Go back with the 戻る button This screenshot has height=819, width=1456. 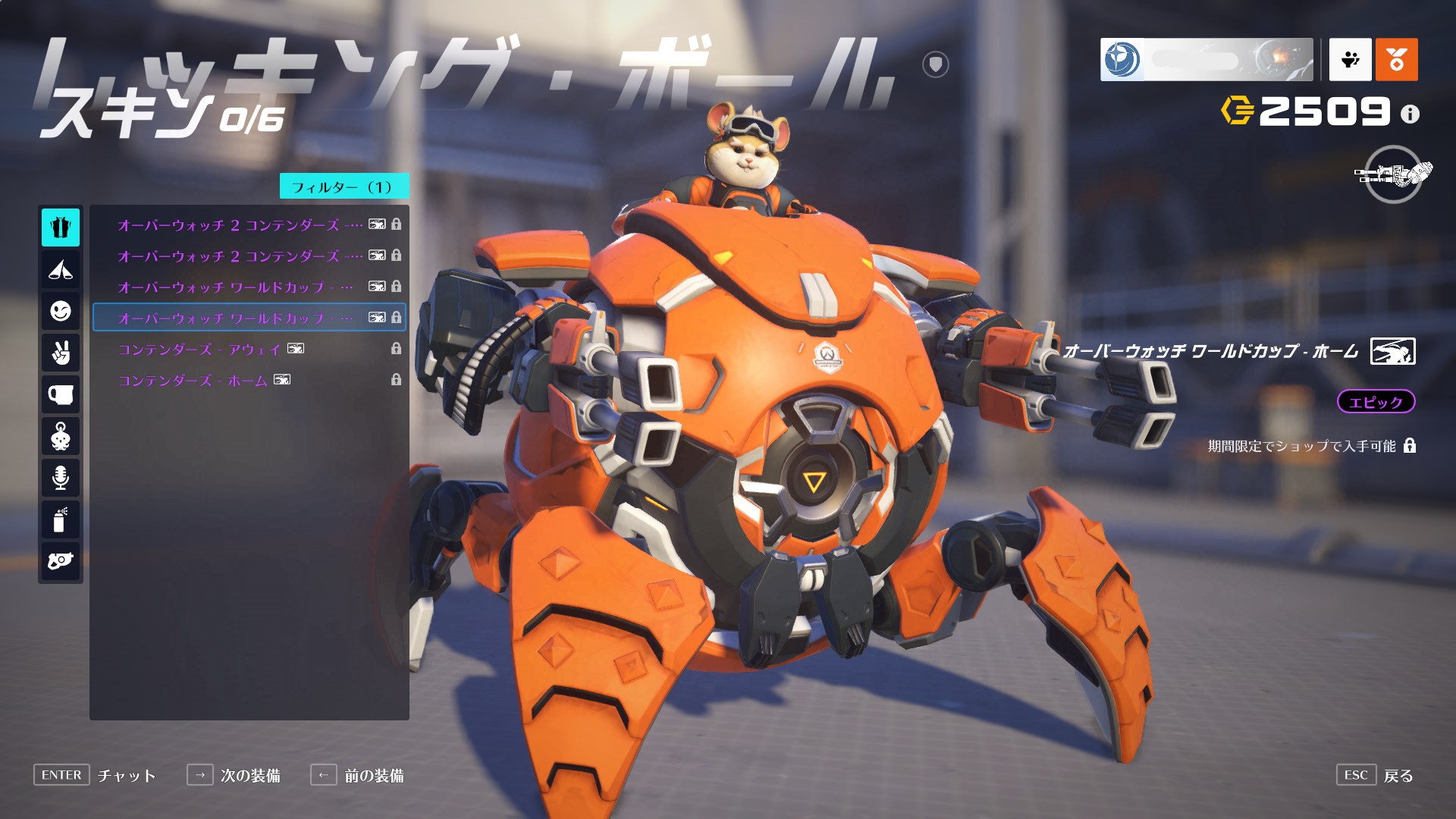pyautogui.click(x=1398, y=775)
